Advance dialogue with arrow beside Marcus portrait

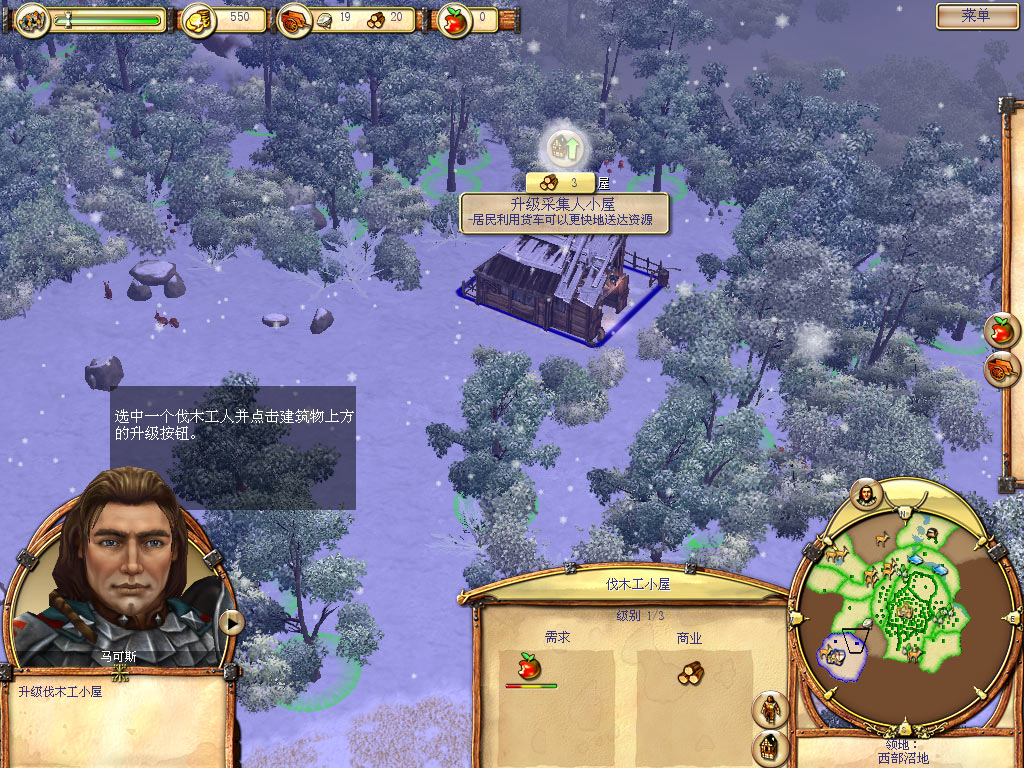pos(231,622)
